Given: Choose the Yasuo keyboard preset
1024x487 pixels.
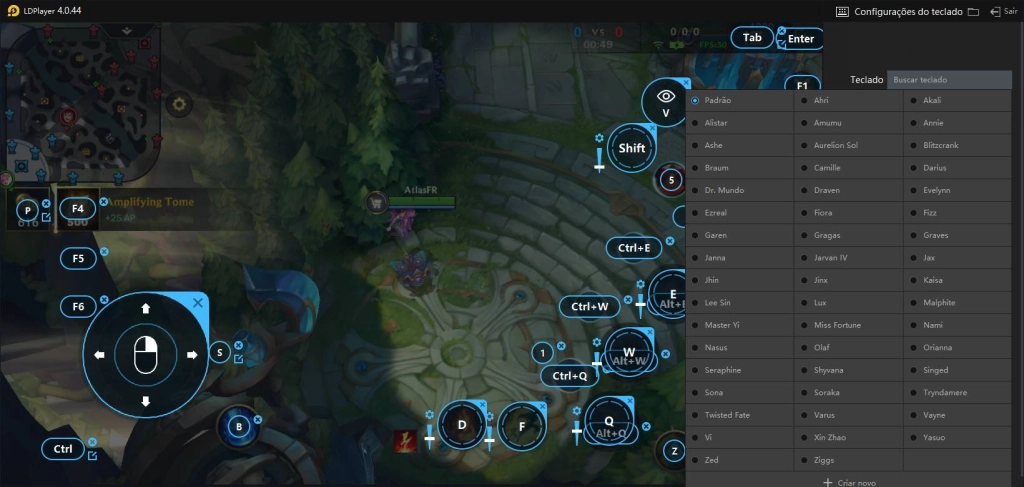Looking at the screenshot, I should pos(933,437).
